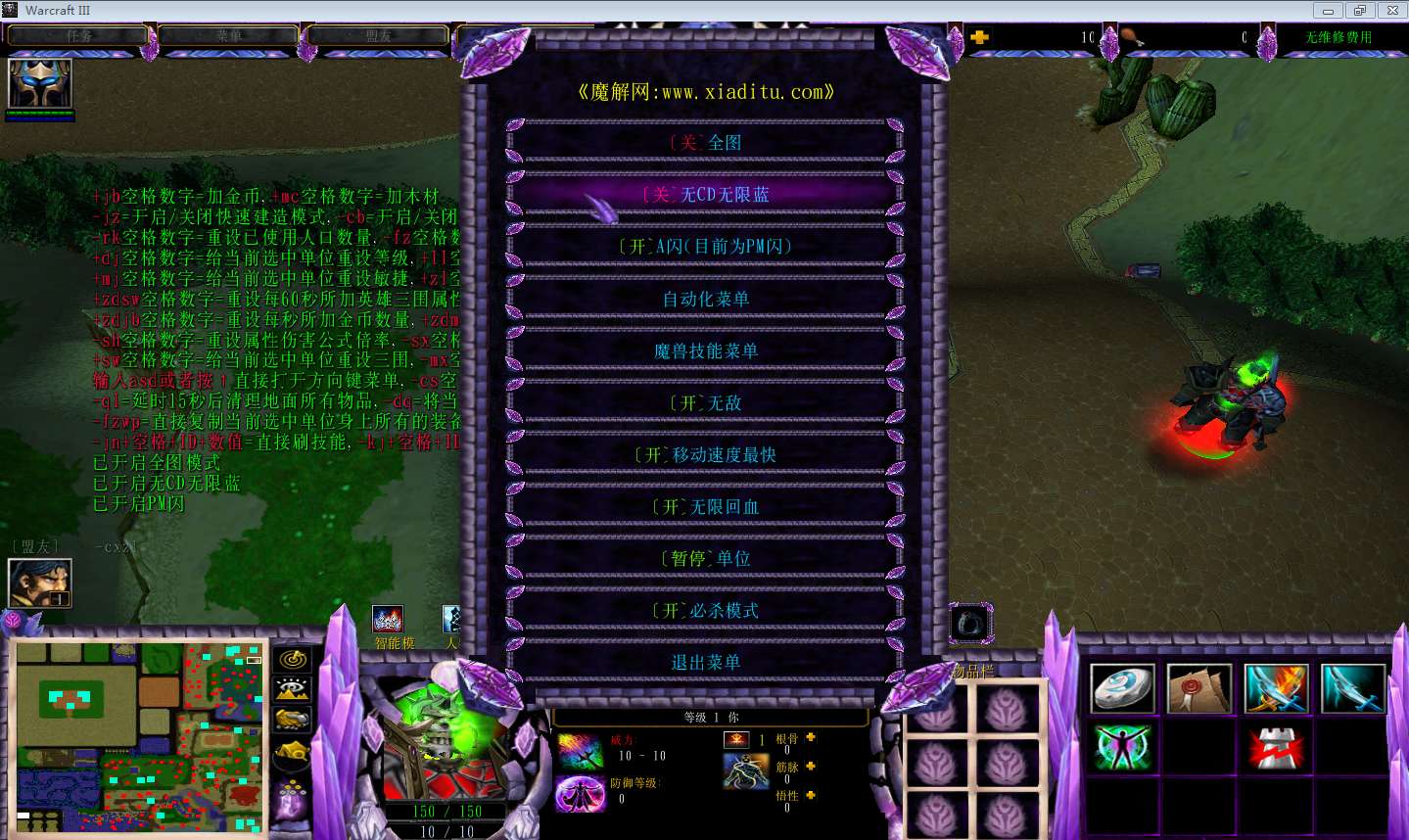Choose the A闪 blink option

(705, 247)
